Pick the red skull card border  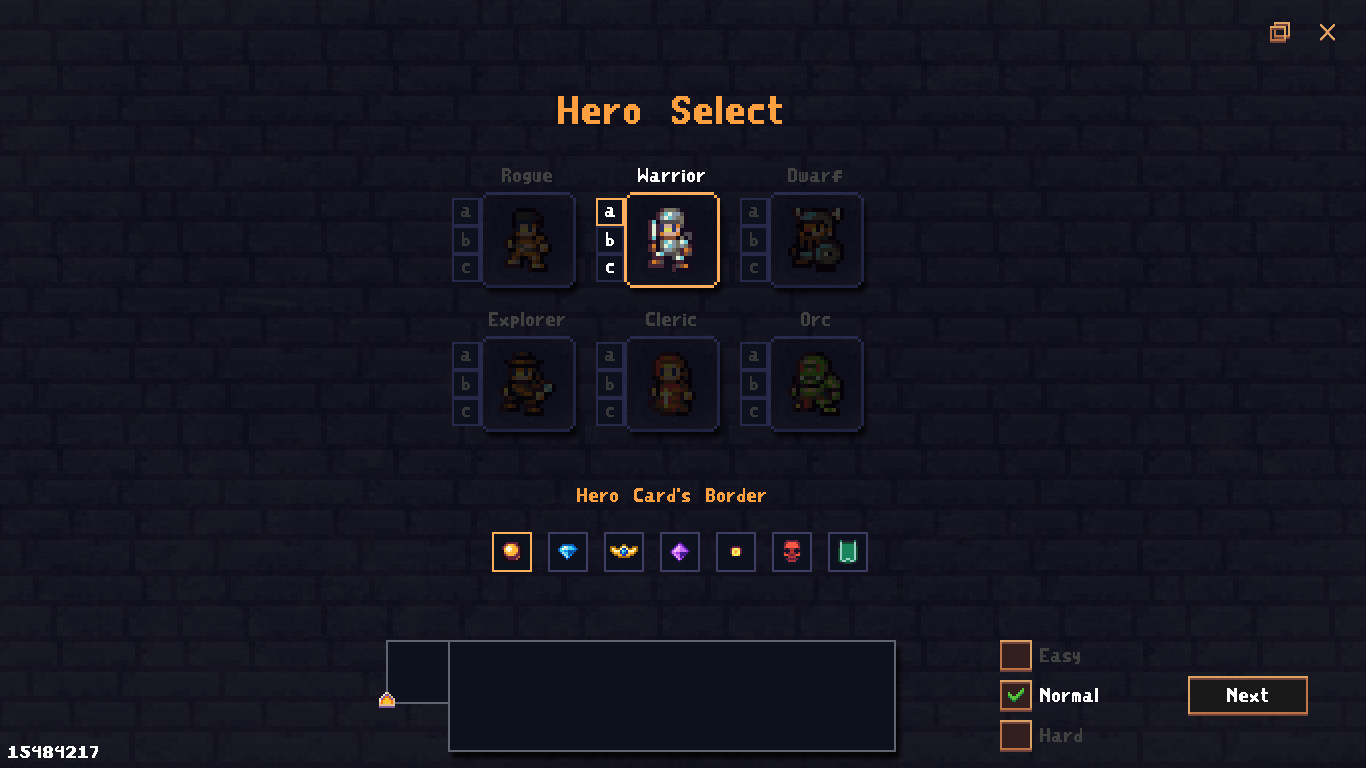[x=791, y=551]
